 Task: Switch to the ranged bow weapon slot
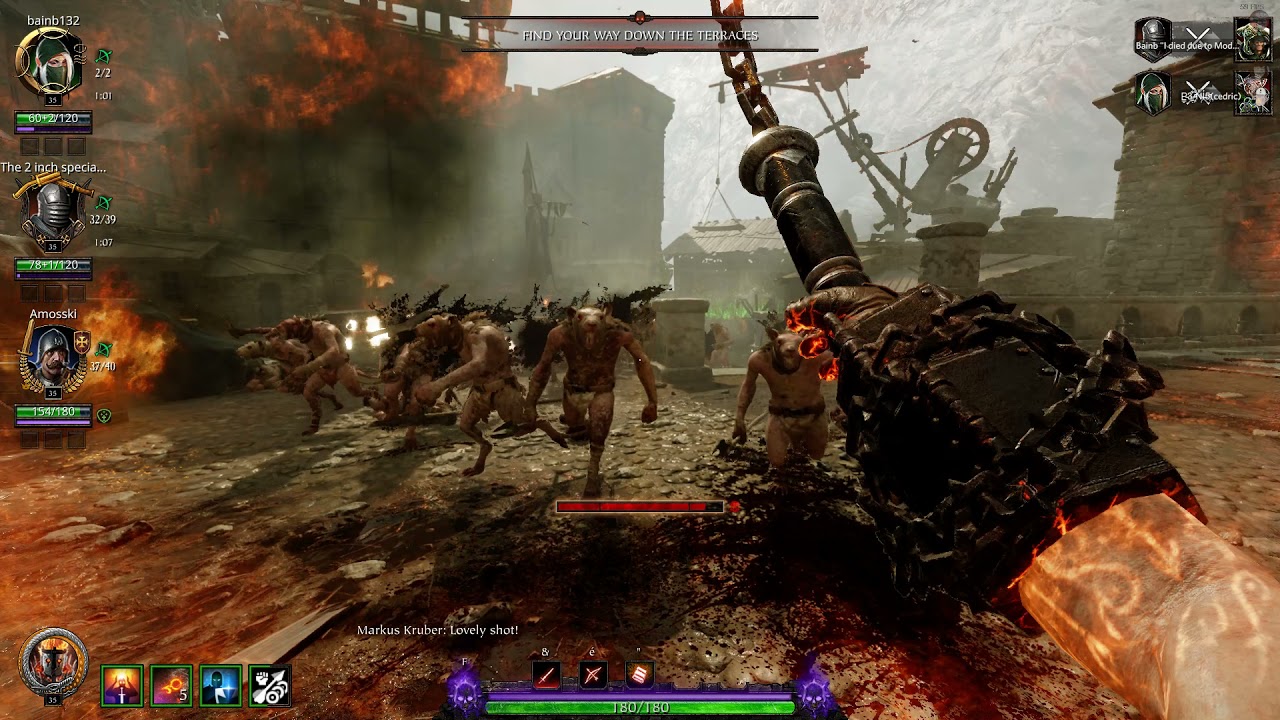[593, 675]
